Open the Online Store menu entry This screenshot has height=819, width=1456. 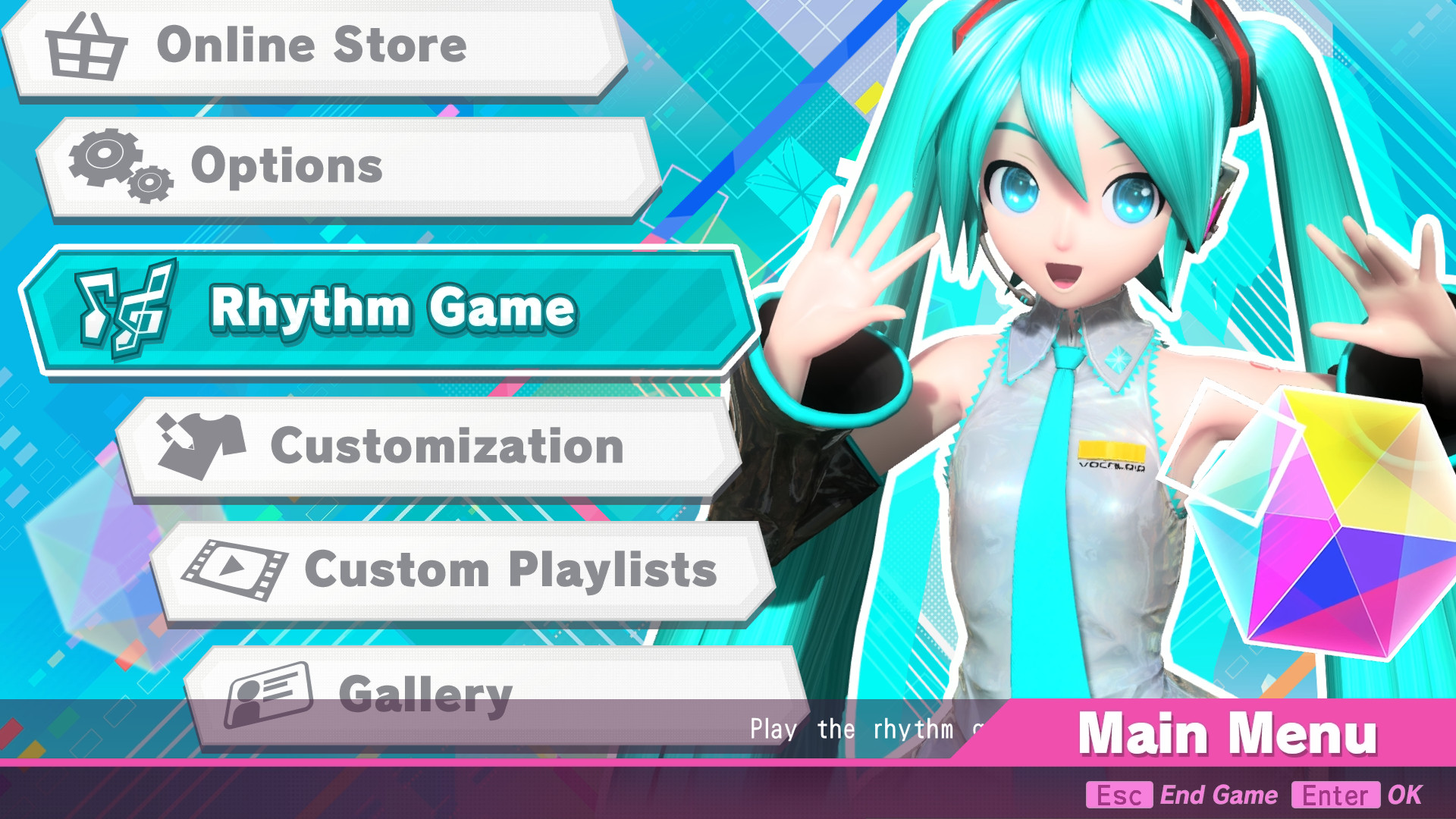pyautogui.click(x=312, y=47)
